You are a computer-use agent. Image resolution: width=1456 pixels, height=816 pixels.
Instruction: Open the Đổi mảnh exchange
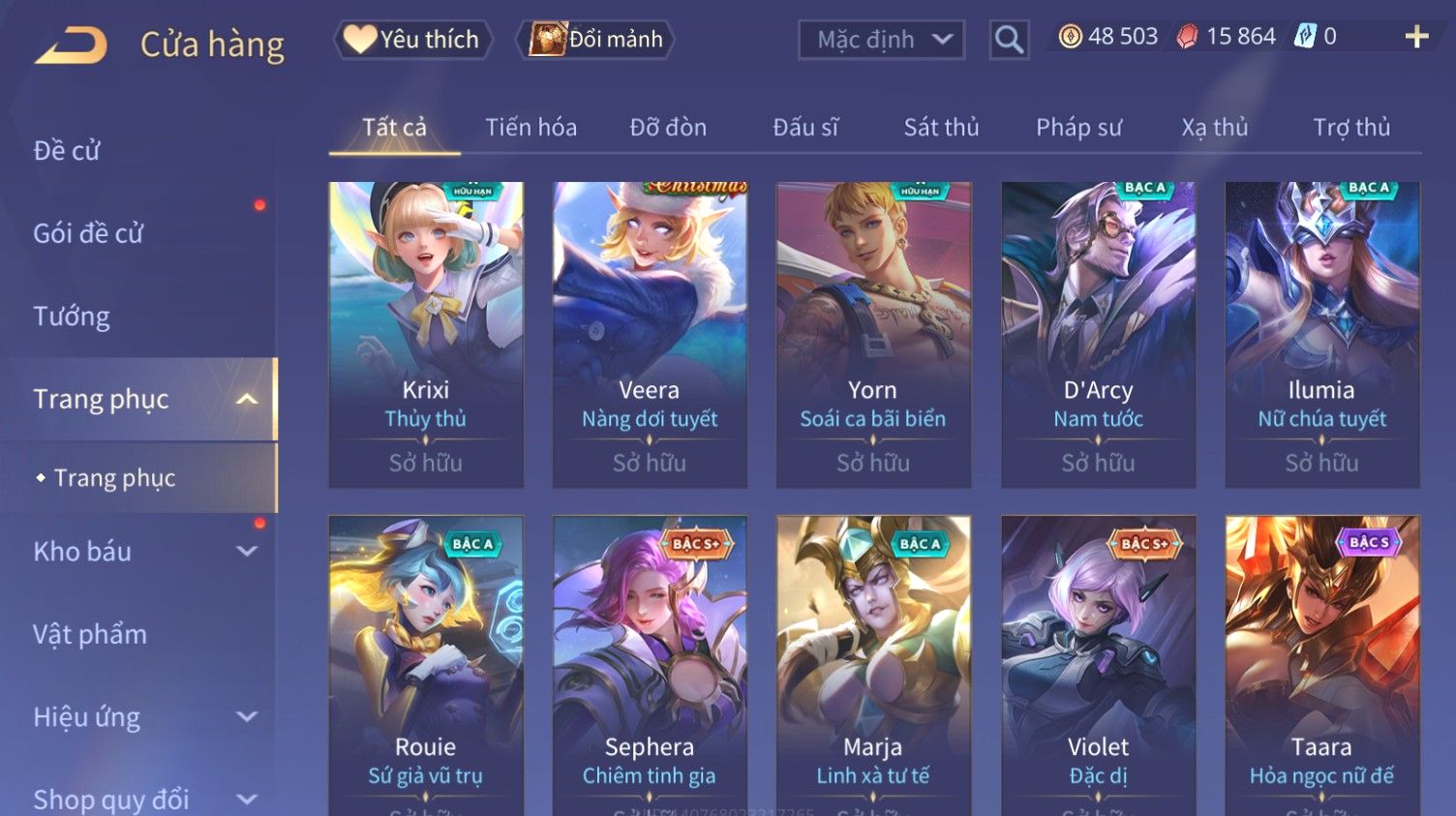click(x=596, y=40)
